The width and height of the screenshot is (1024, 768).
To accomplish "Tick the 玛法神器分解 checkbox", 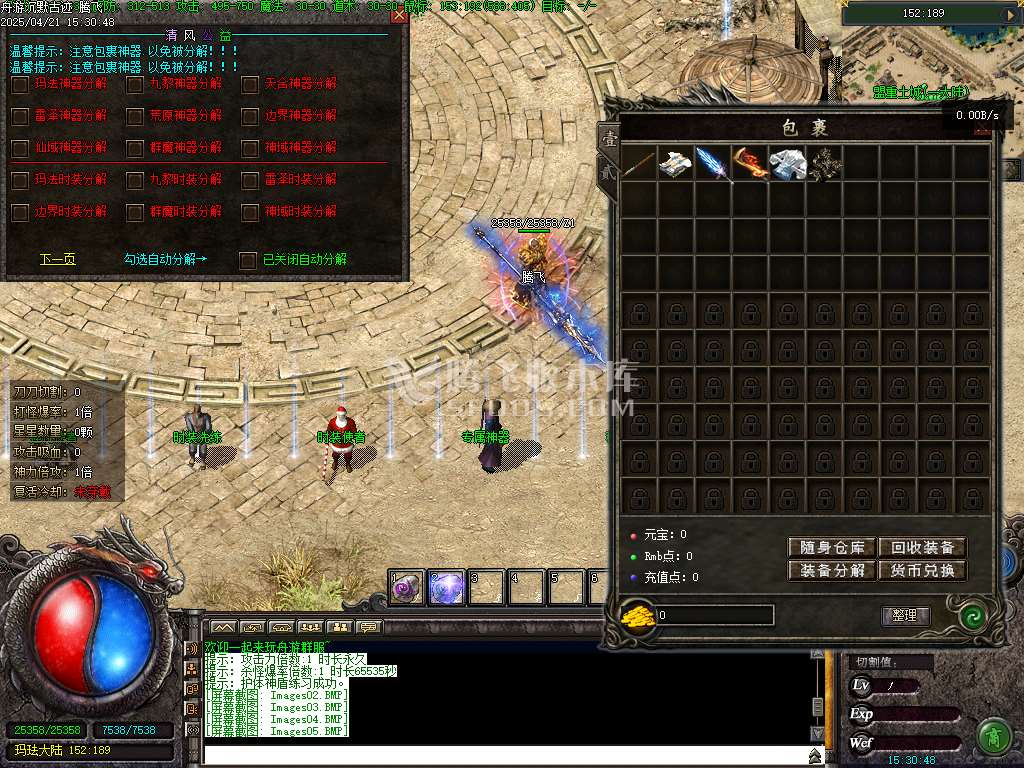I will click(20, 85).
